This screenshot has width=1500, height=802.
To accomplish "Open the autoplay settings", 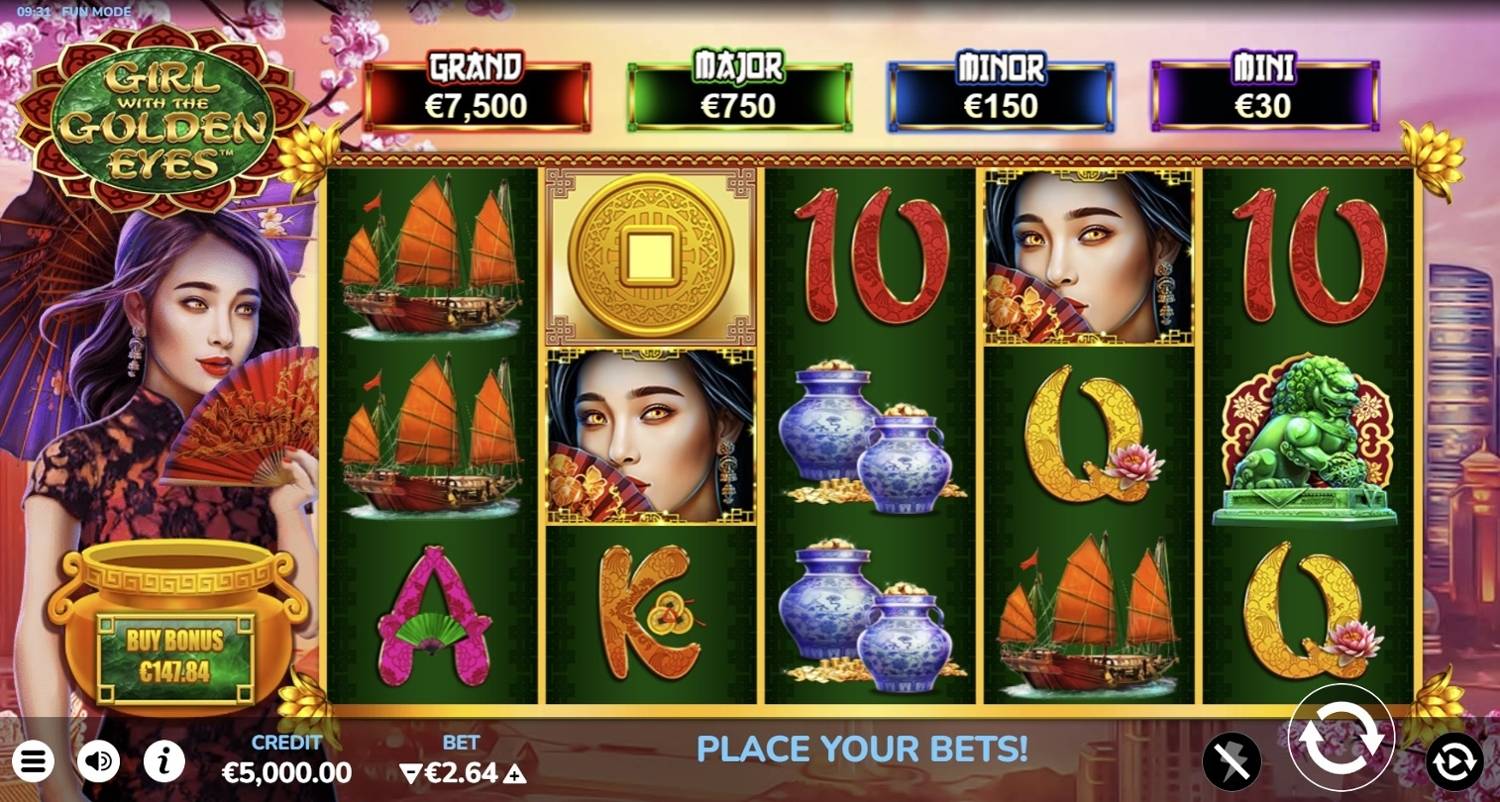I will pyautogui.click(x=1454, y=763).
